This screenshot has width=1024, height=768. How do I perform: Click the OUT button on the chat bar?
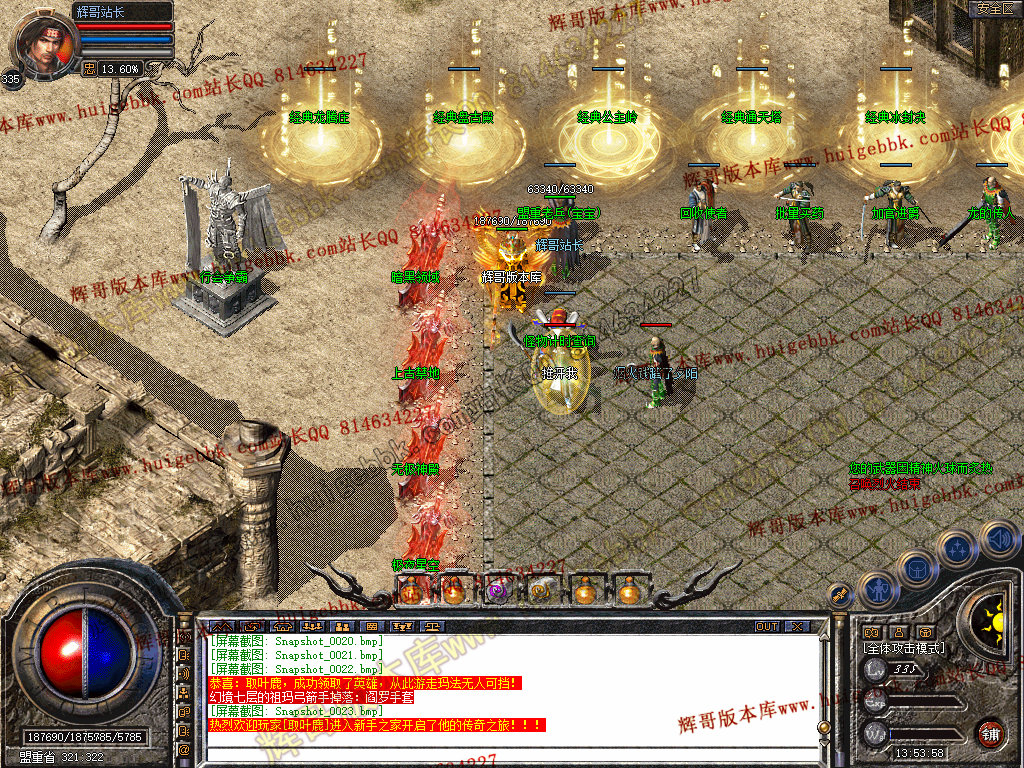767,627
